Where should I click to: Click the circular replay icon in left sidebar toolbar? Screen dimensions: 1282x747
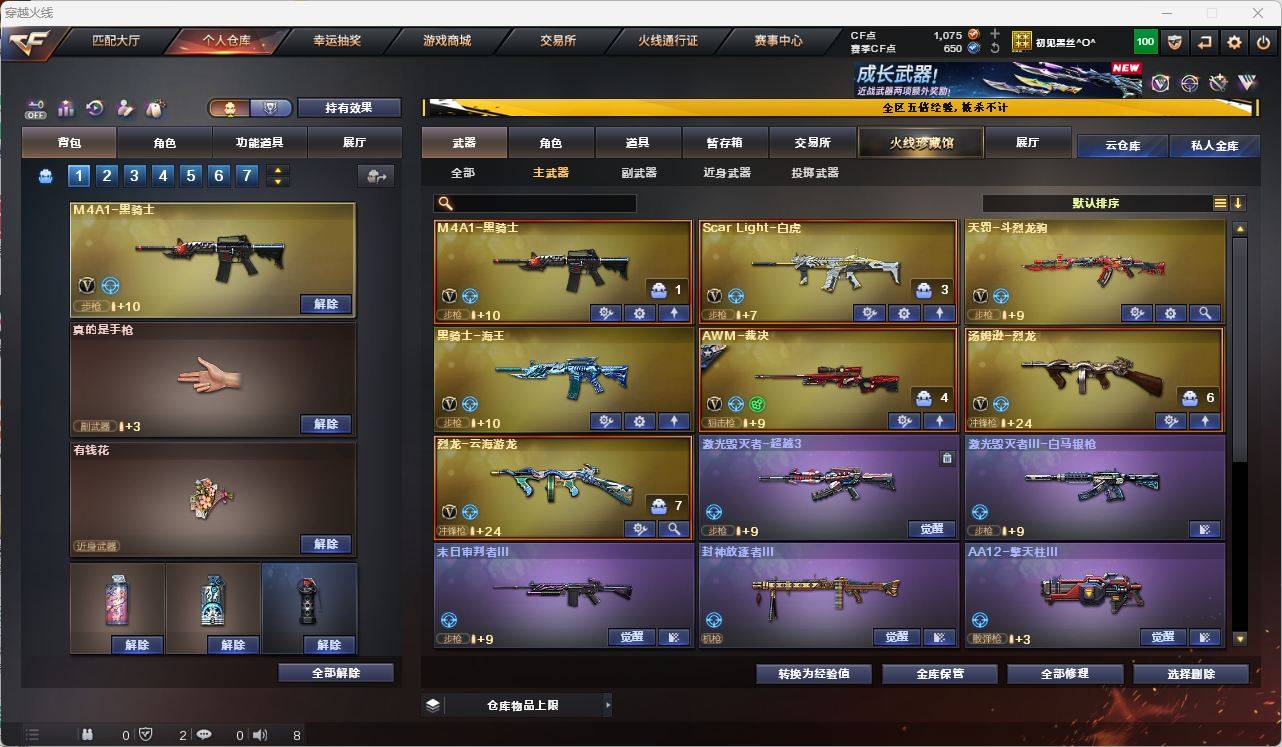[x=93, y=107]
